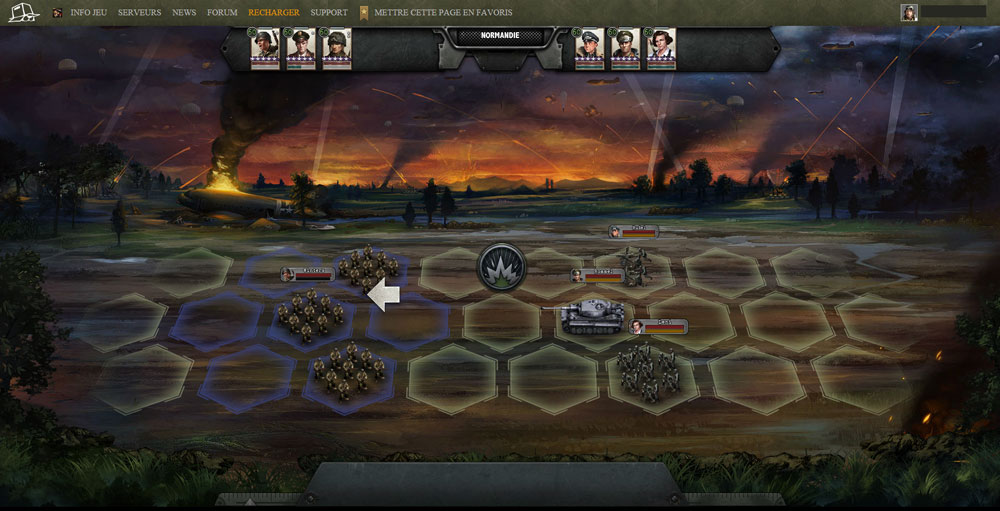Go to the Serveurs page
This screenshot has width=1000, height=511.
tap(139, 13)
